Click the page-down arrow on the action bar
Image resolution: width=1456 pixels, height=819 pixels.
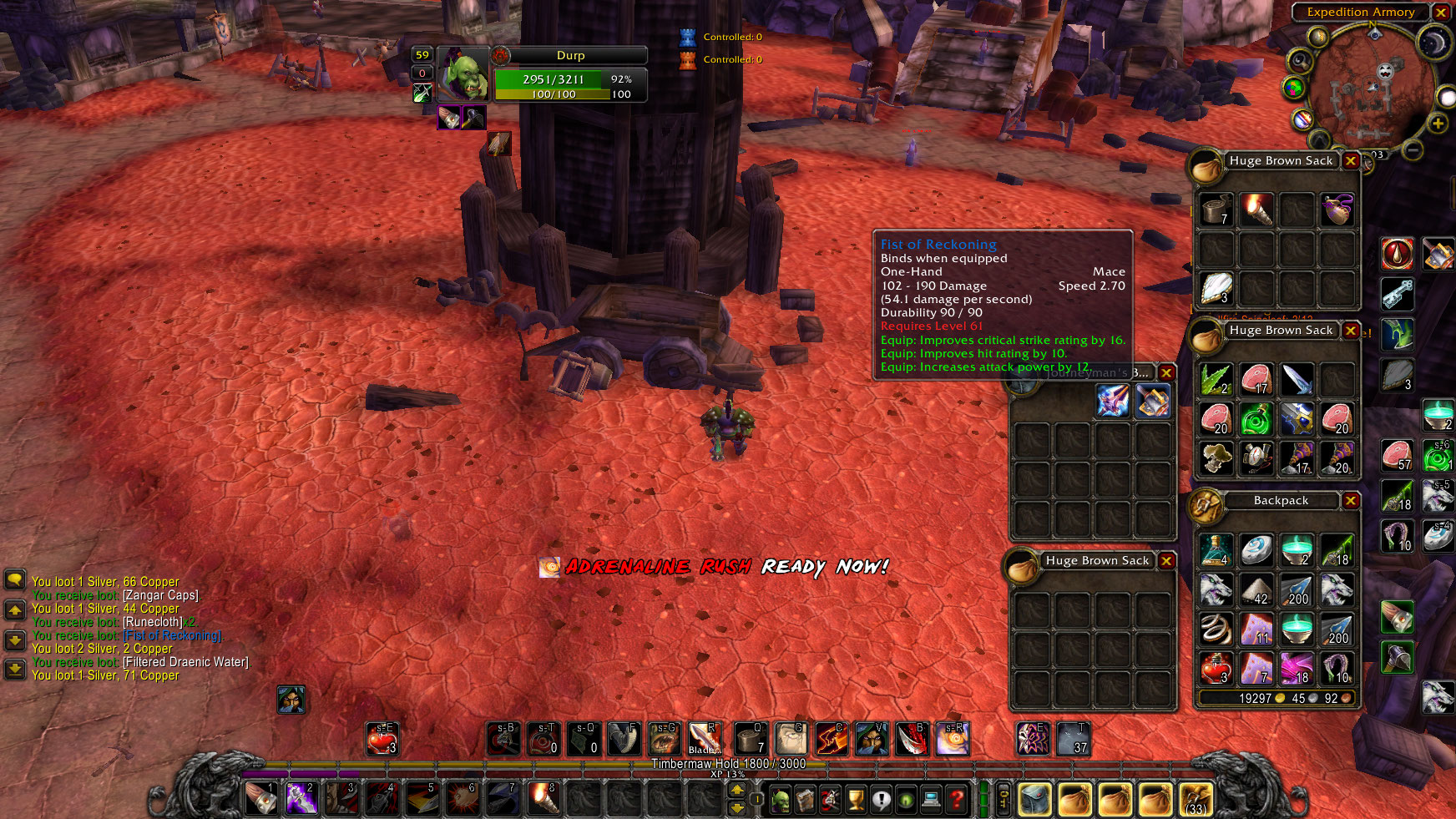[x=738, y=806]
